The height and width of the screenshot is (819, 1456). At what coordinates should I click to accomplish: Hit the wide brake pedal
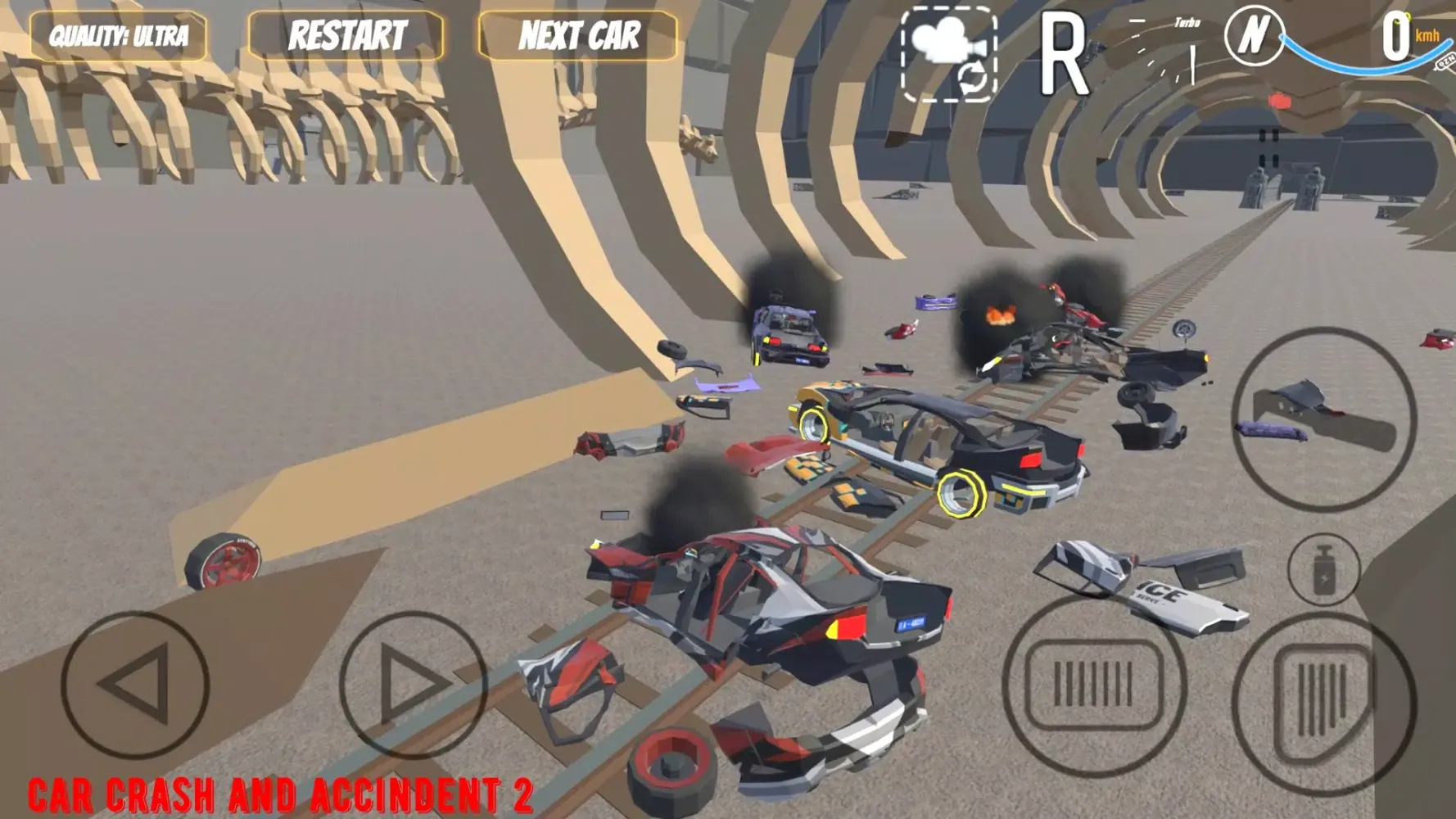(x=1094, y=685)
